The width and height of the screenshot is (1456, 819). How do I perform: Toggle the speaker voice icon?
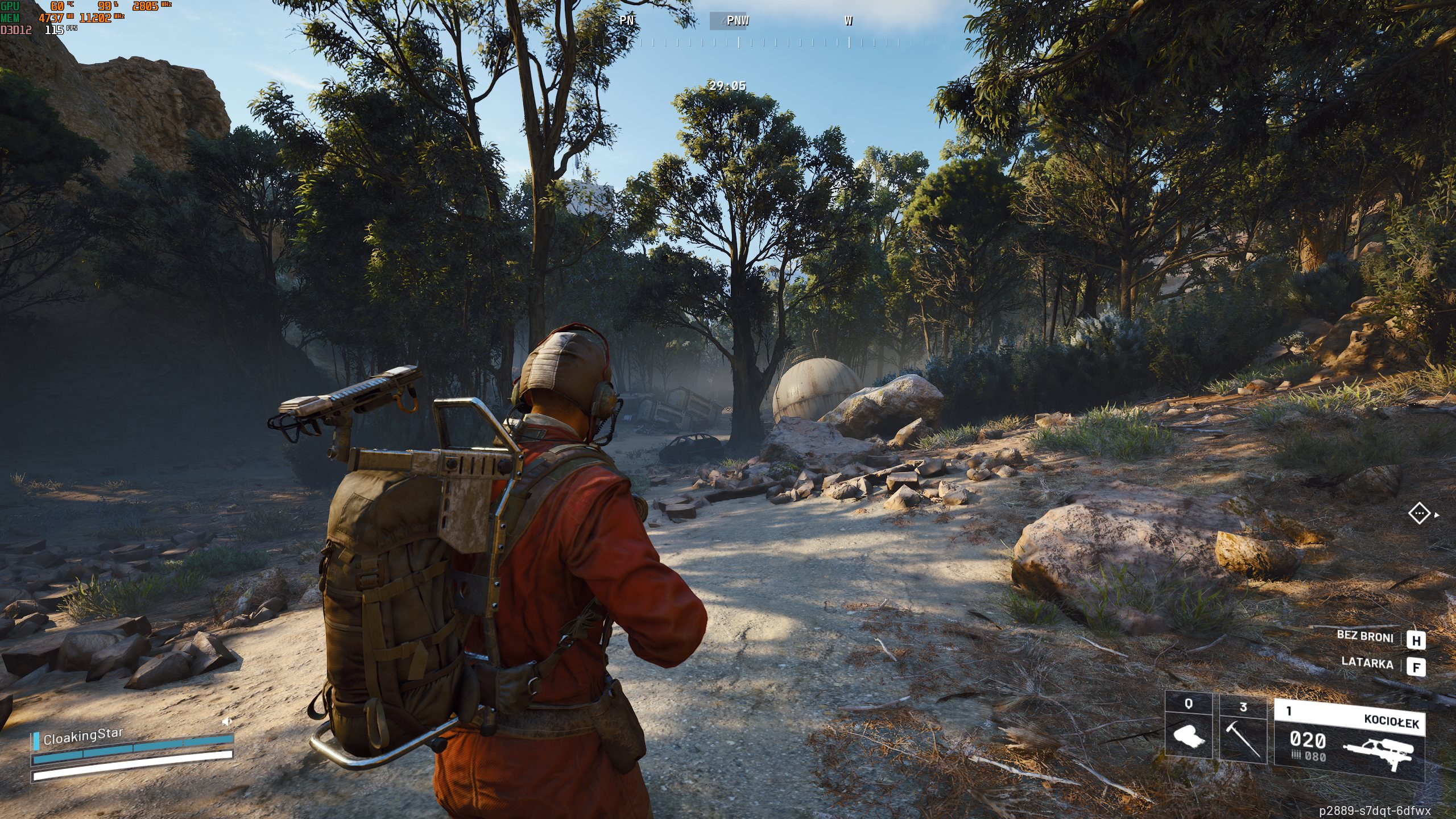click(x=227, y=721)
